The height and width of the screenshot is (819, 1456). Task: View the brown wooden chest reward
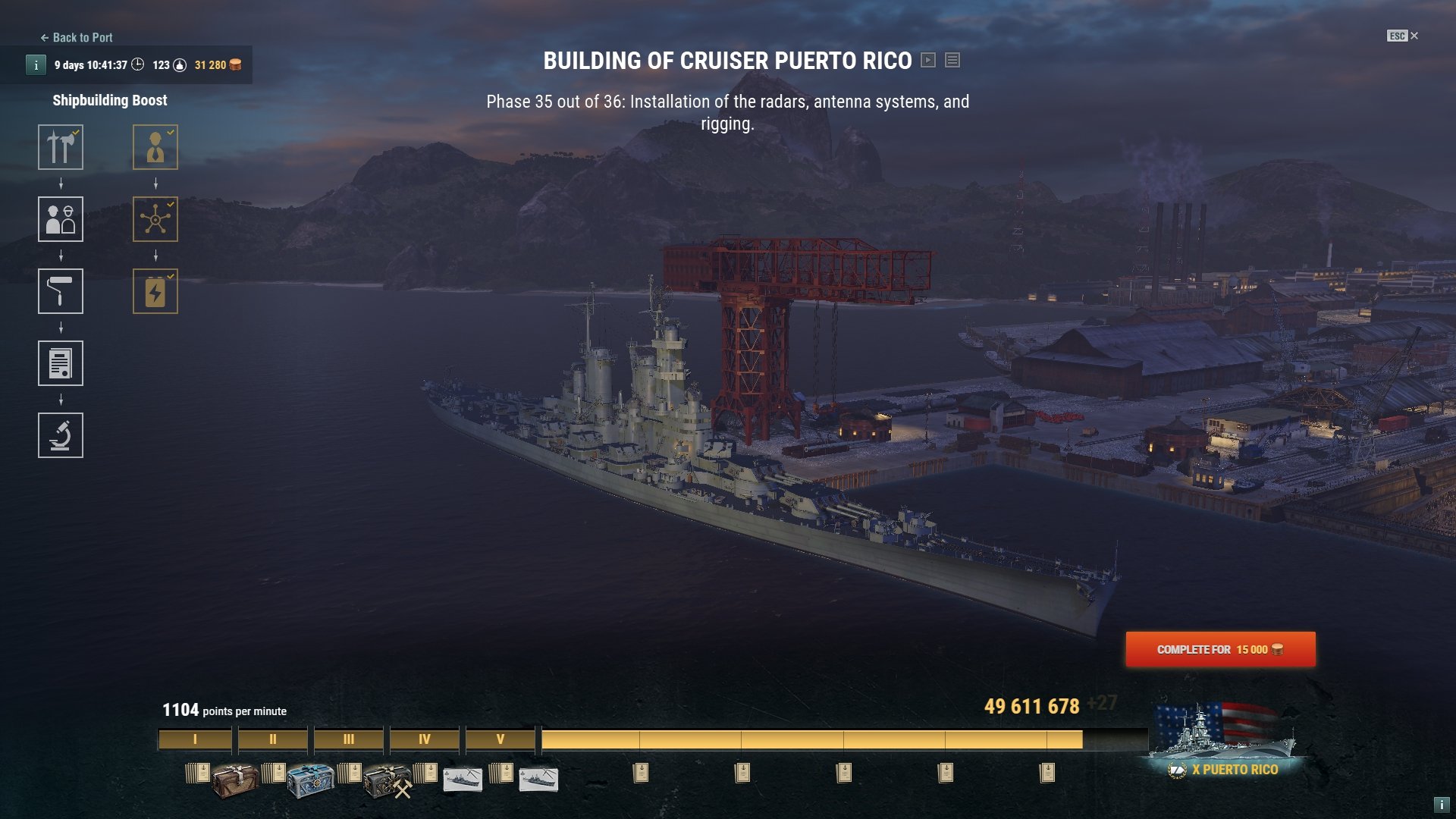[x=234, y=780]
